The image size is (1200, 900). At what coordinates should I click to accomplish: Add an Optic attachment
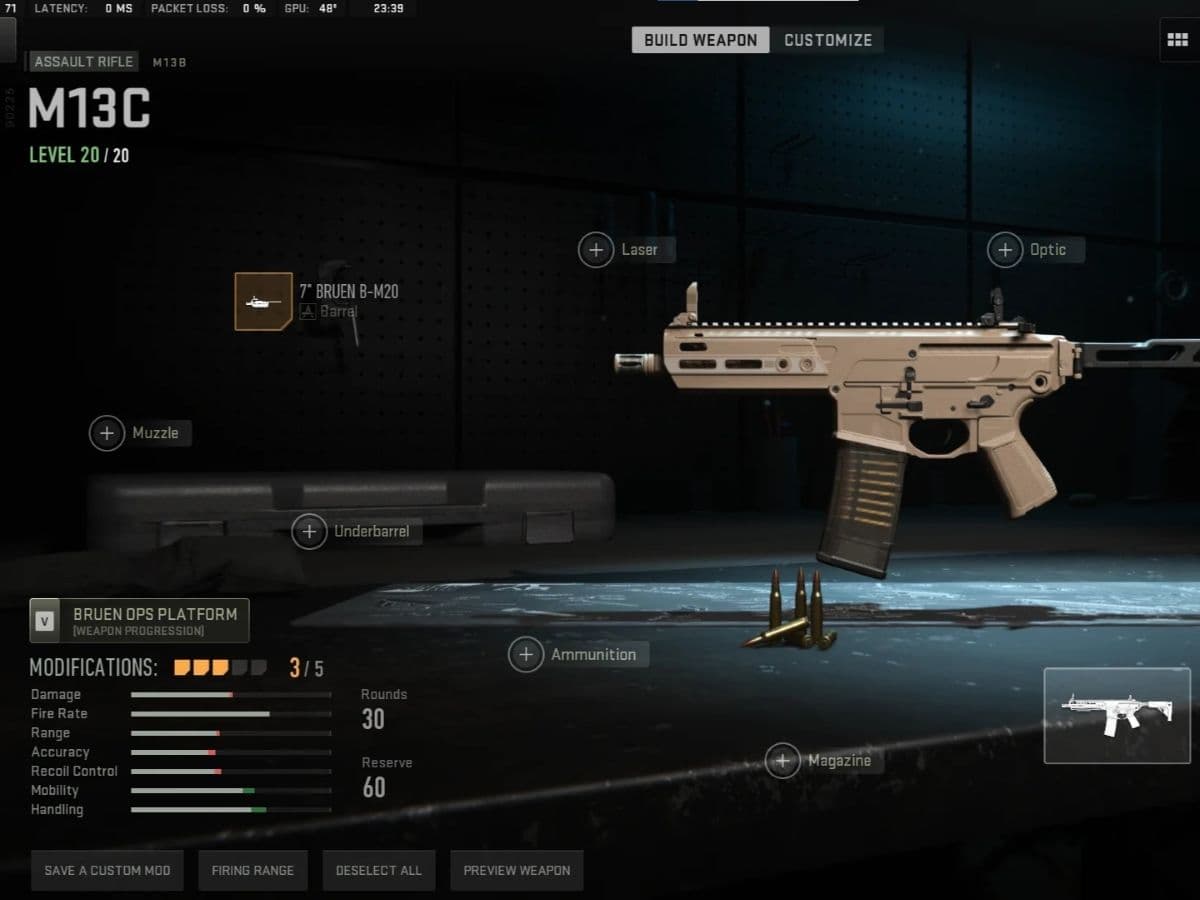pos(1005,249)
